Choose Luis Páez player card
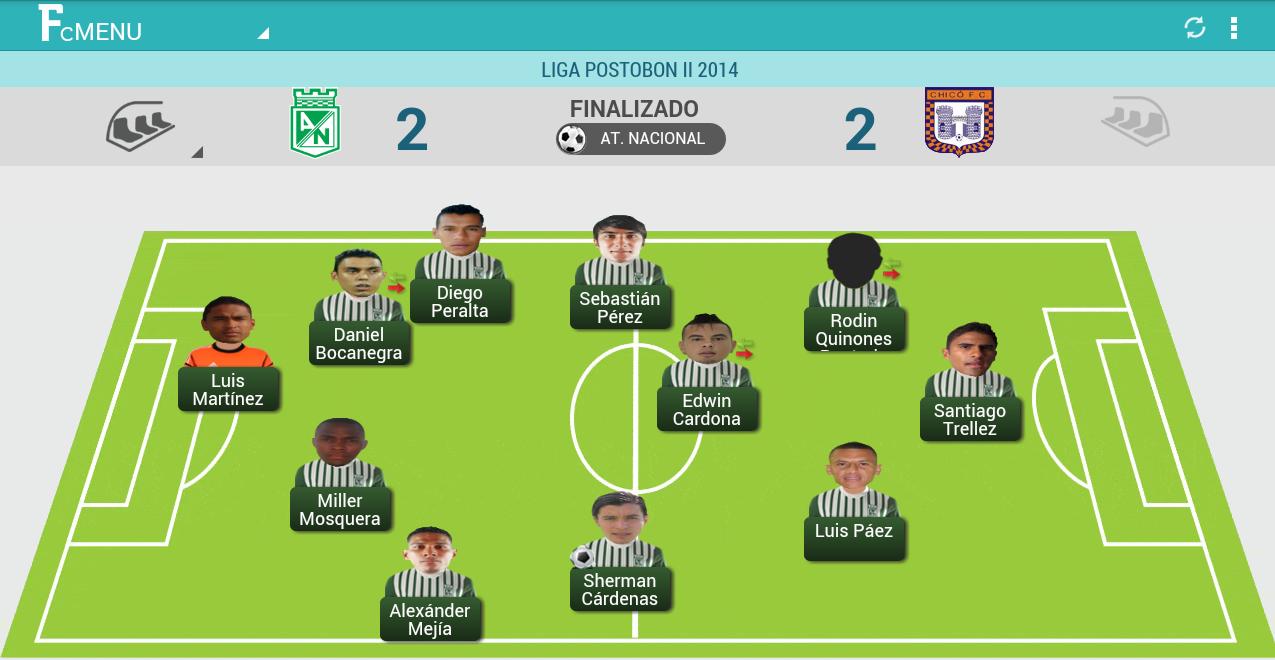The image size is (1275, 660). coord(854,530)
